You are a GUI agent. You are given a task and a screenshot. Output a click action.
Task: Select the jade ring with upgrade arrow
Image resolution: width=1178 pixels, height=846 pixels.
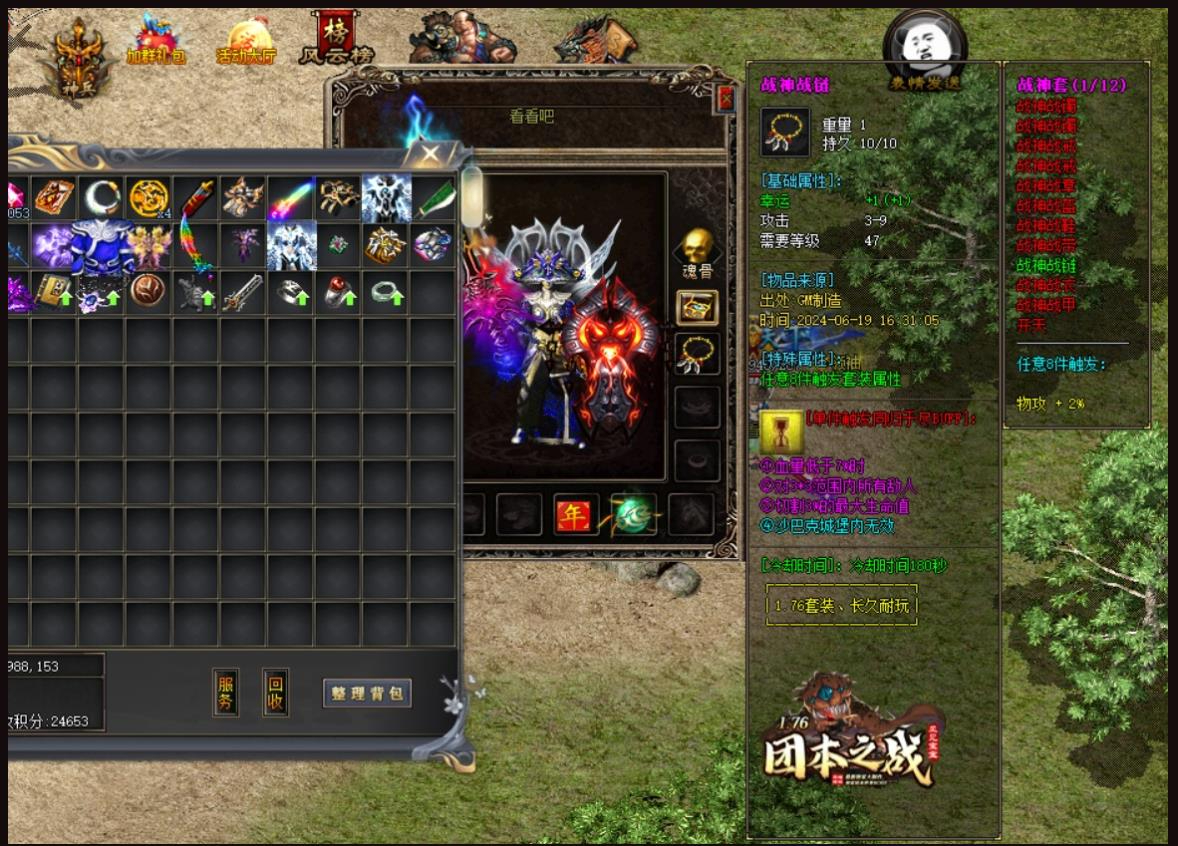coord(386,292)
